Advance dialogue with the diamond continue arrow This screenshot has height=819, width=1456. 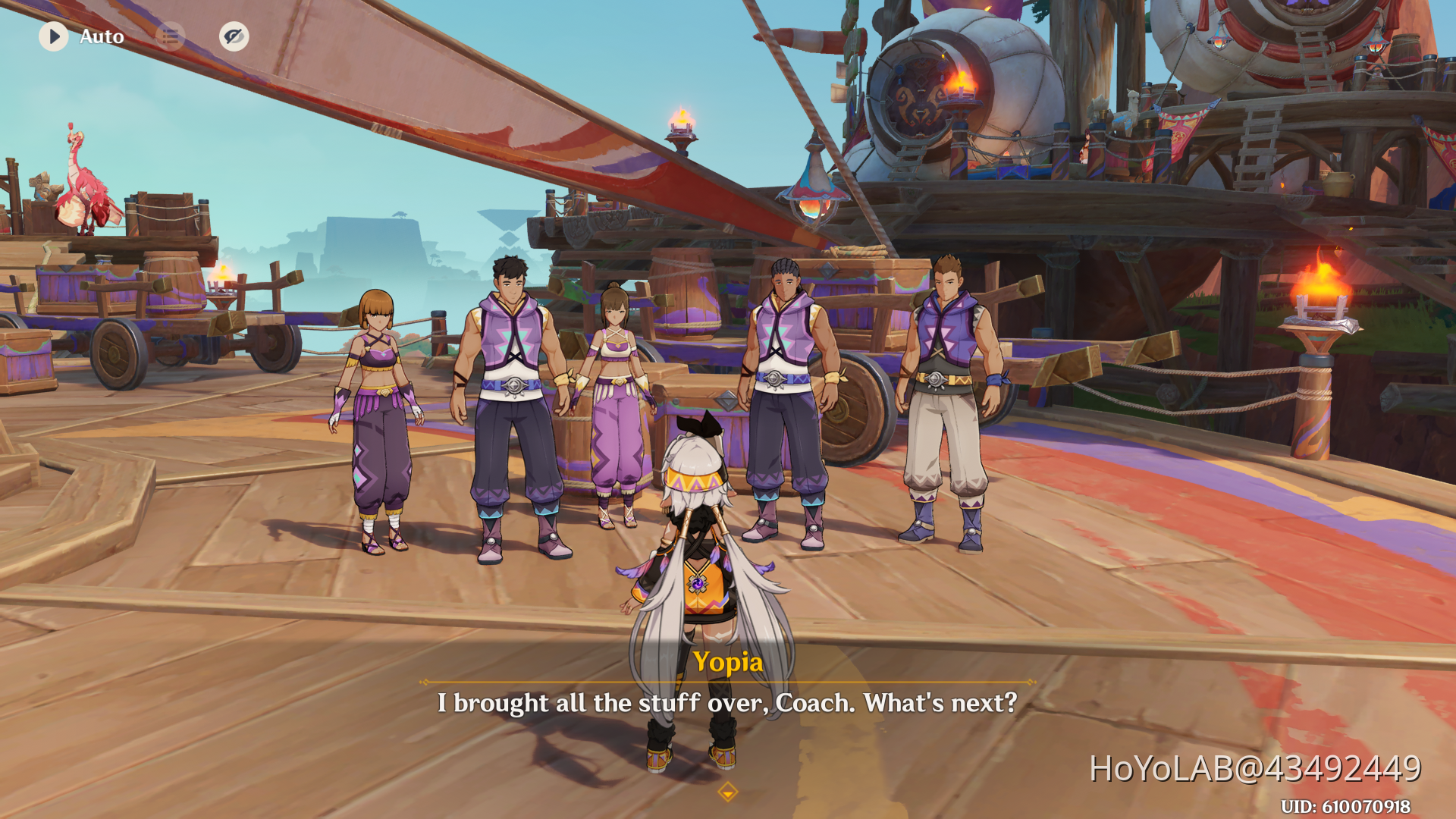coord(727,792)
